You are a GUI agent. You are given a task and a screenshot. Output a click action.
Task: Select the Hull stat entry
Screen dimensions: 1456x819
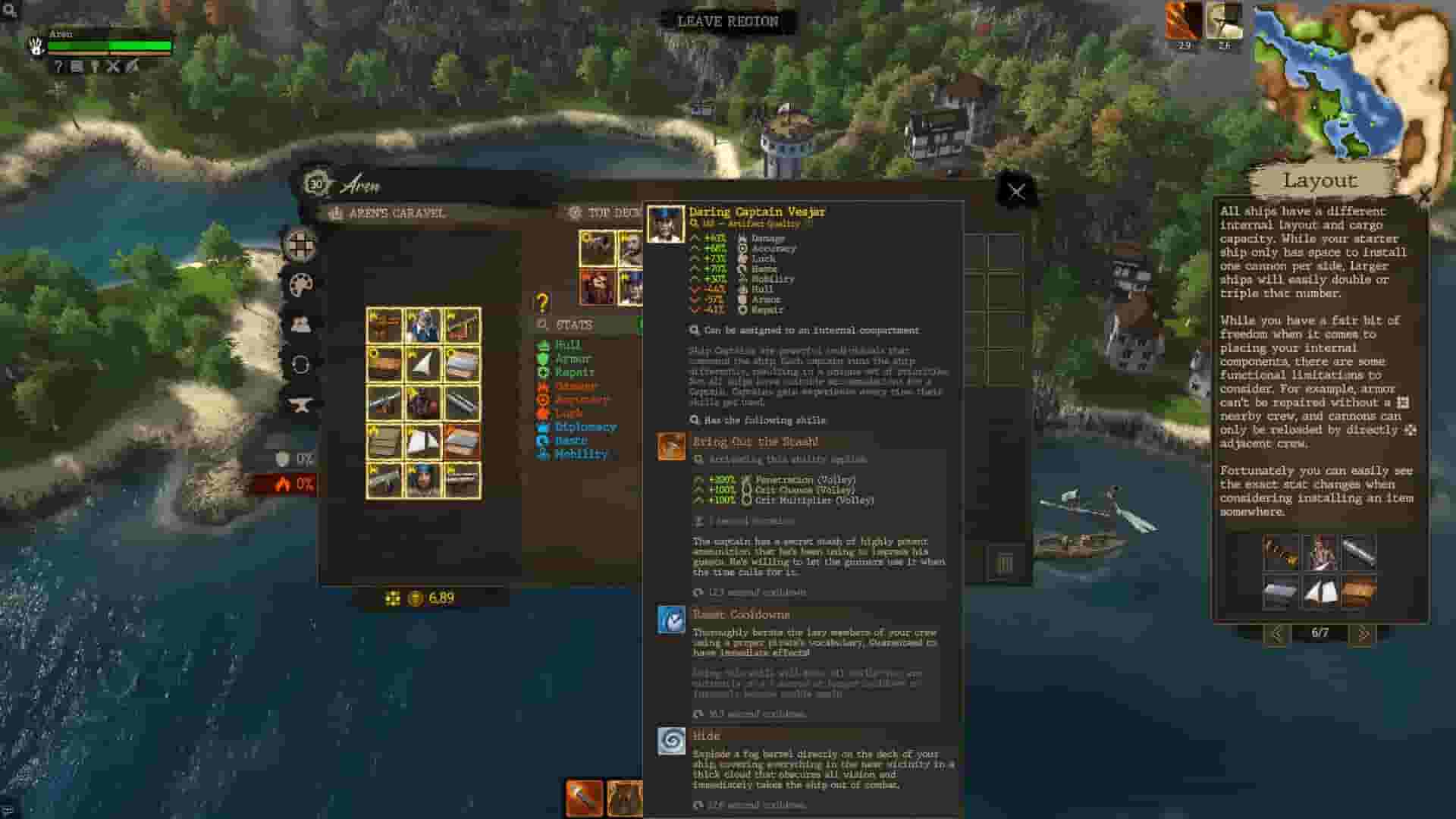tap(567, 344)
